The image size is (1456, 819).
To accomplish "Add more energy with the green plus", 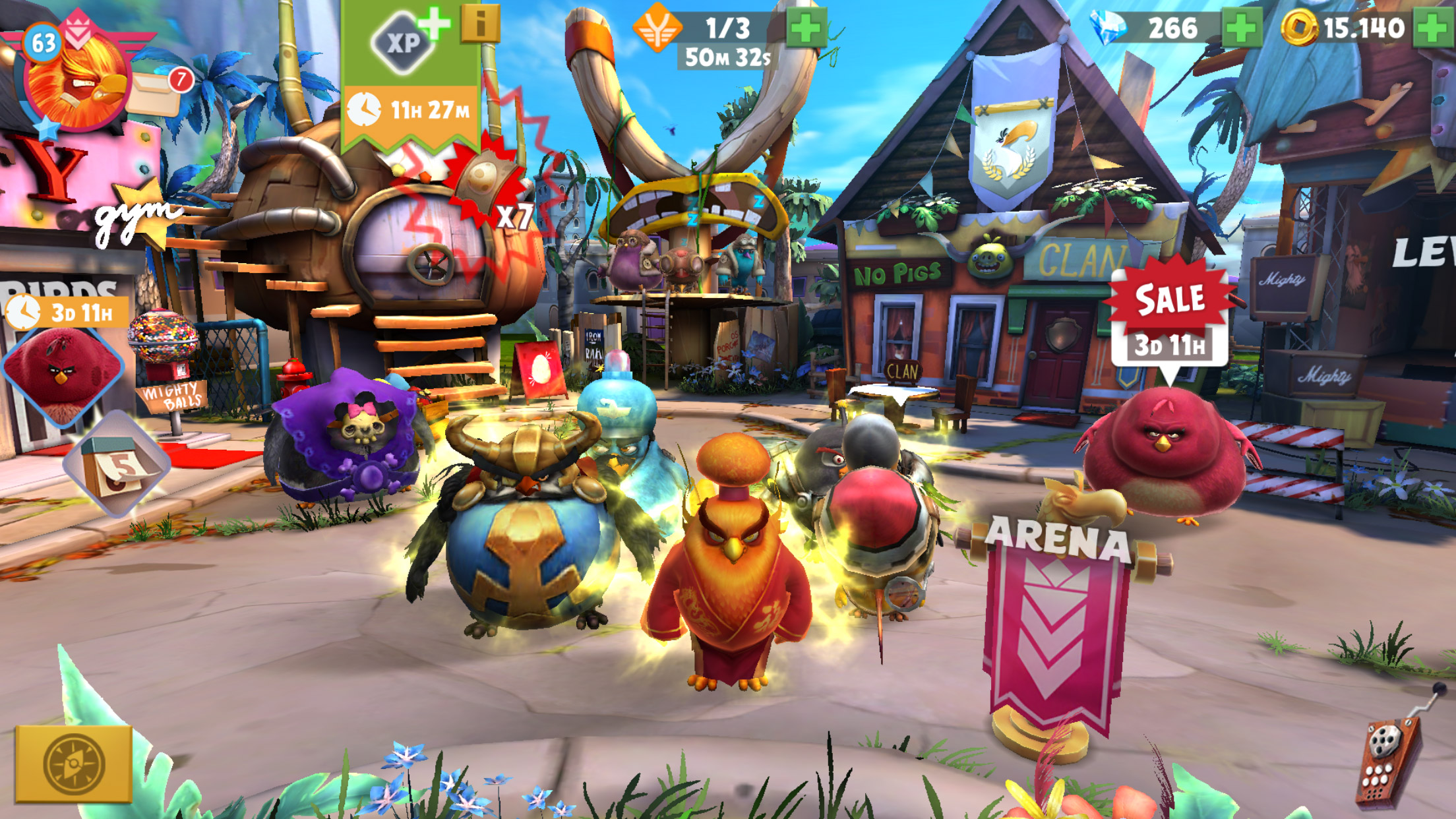I will tap(806, 28).
